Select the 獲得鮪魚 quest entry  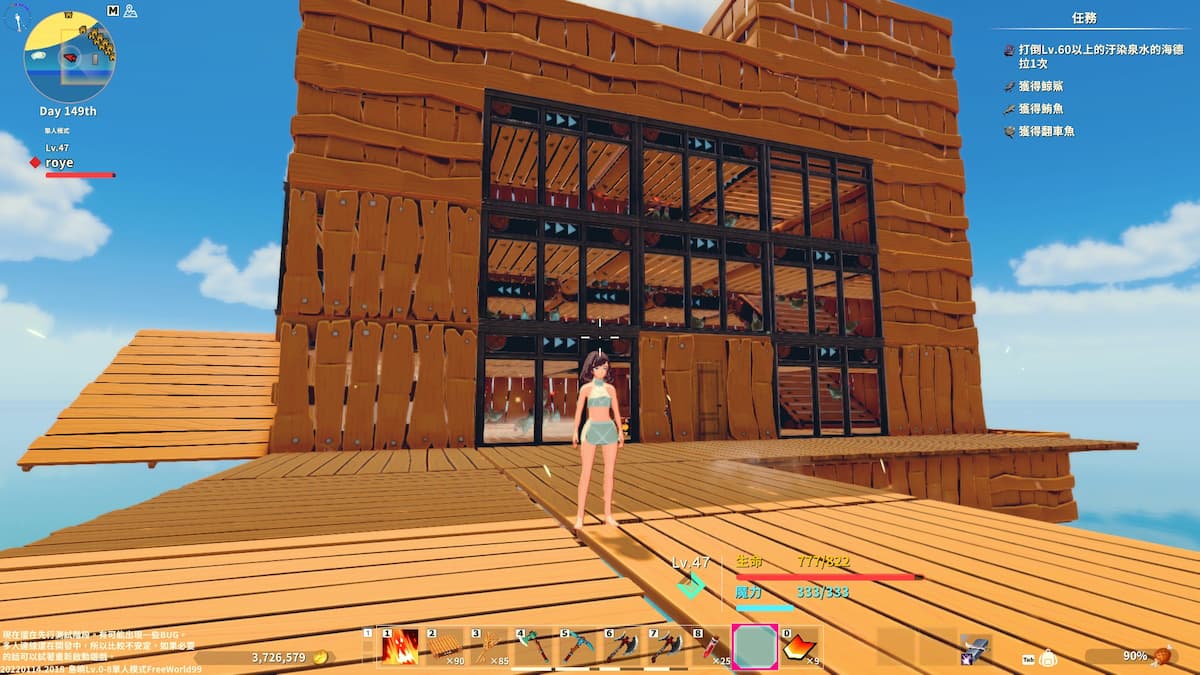click(x=1040, y=109)
